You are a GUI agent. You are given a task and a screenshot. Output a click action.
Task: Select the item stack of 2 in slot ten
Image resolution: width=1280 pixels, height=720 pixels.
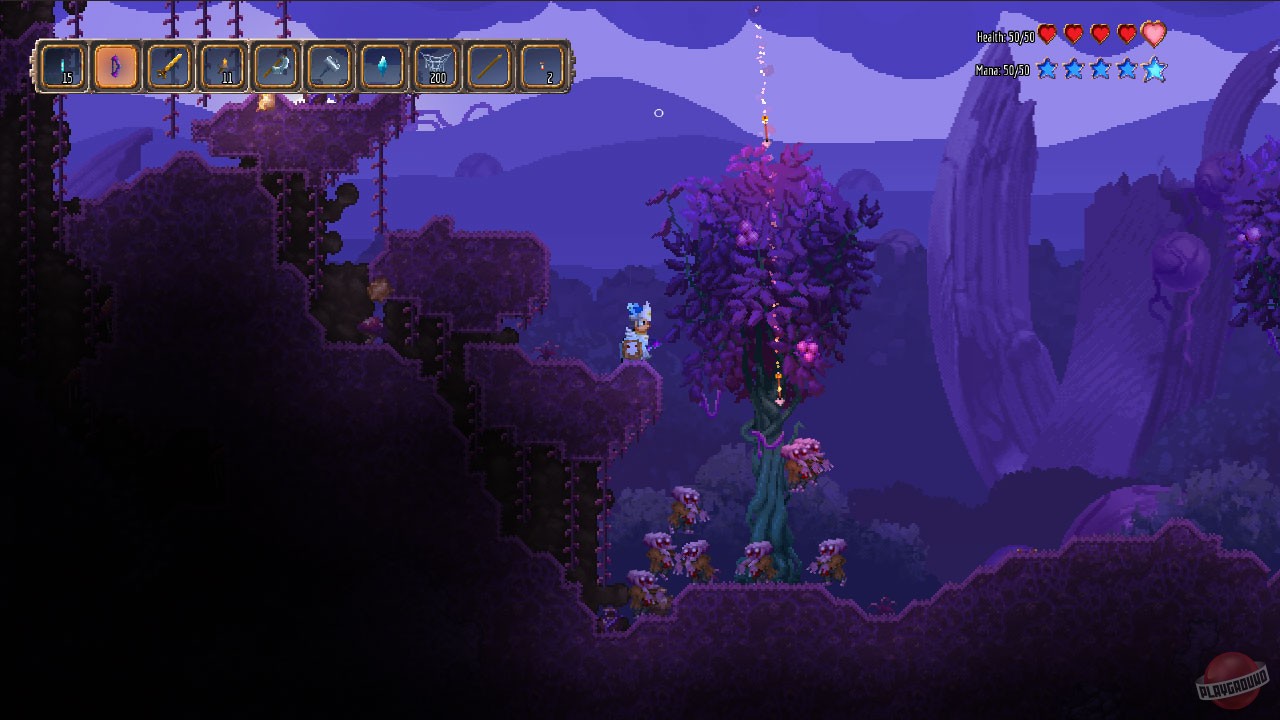[543, 67]
